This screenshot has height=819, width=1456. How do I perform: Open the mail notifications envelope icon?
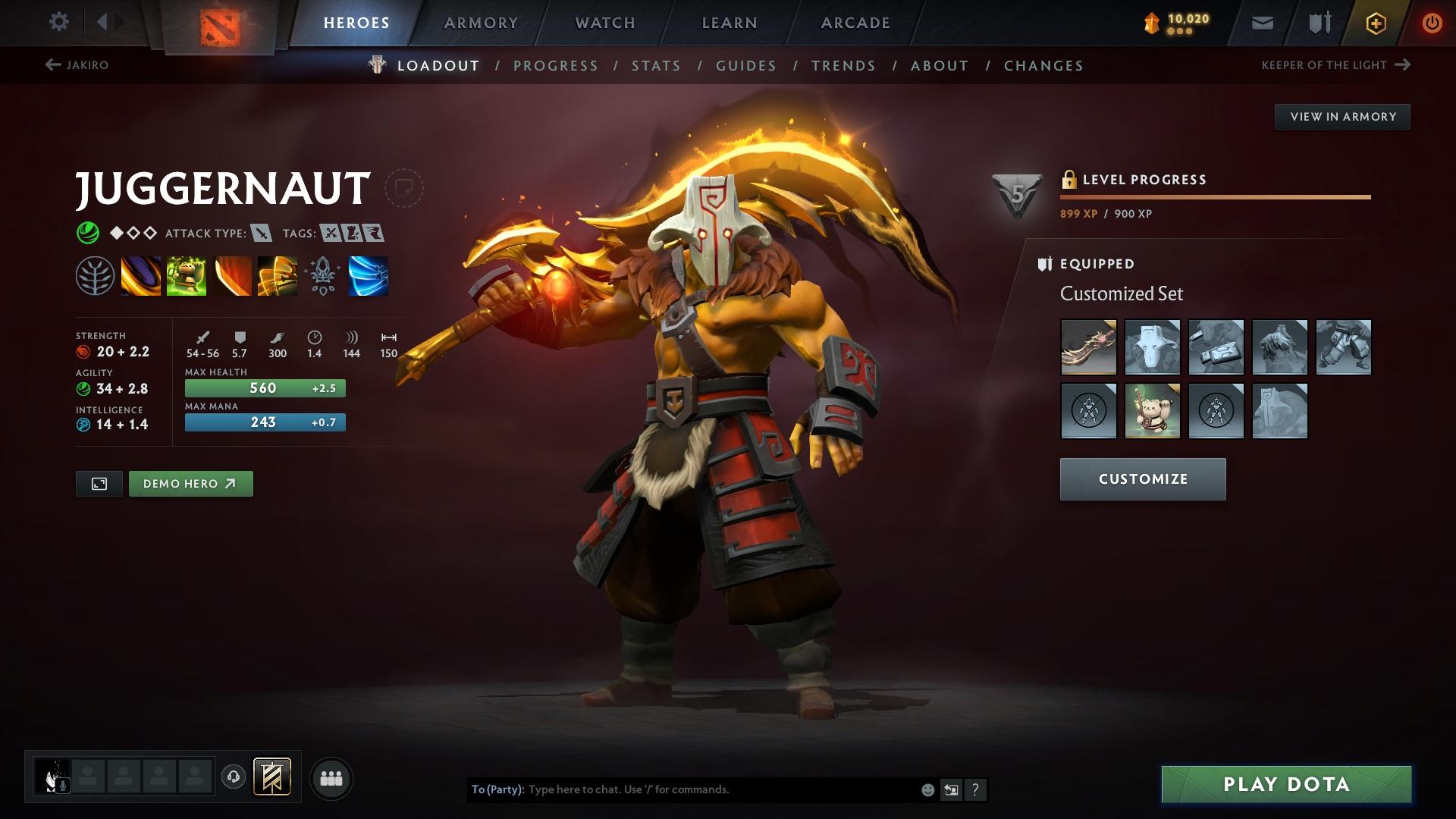(x=1261, y=23)
